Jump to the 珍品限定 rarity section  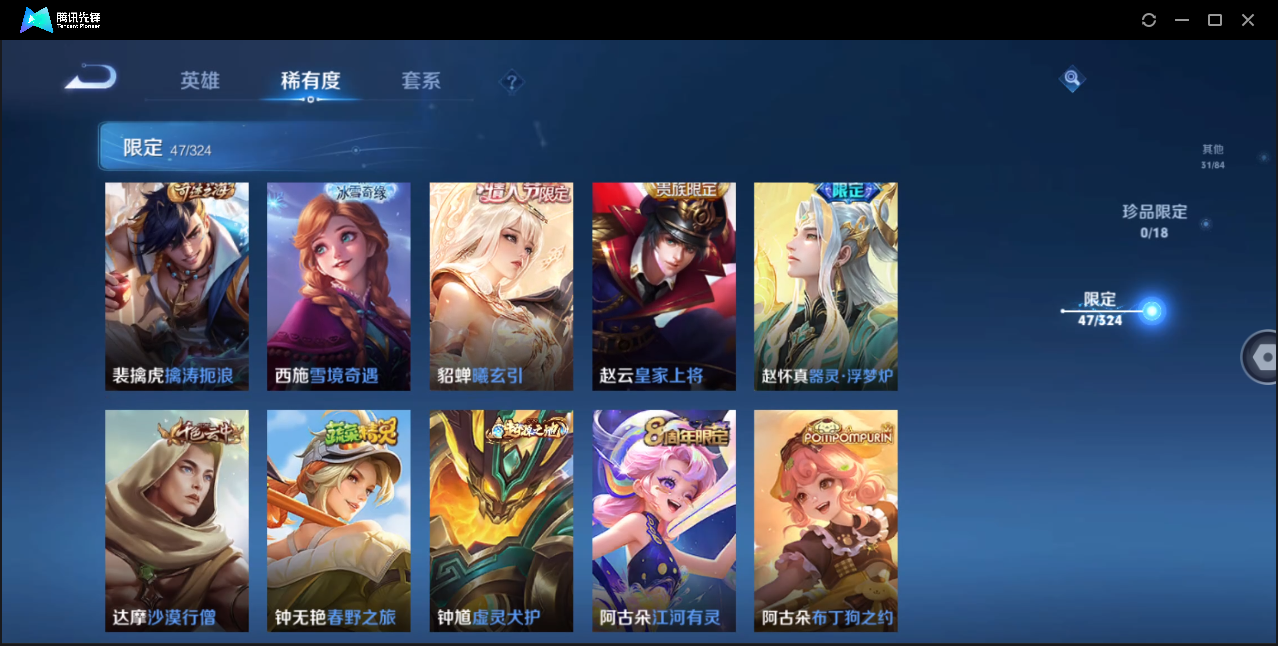click(1154, 220)
